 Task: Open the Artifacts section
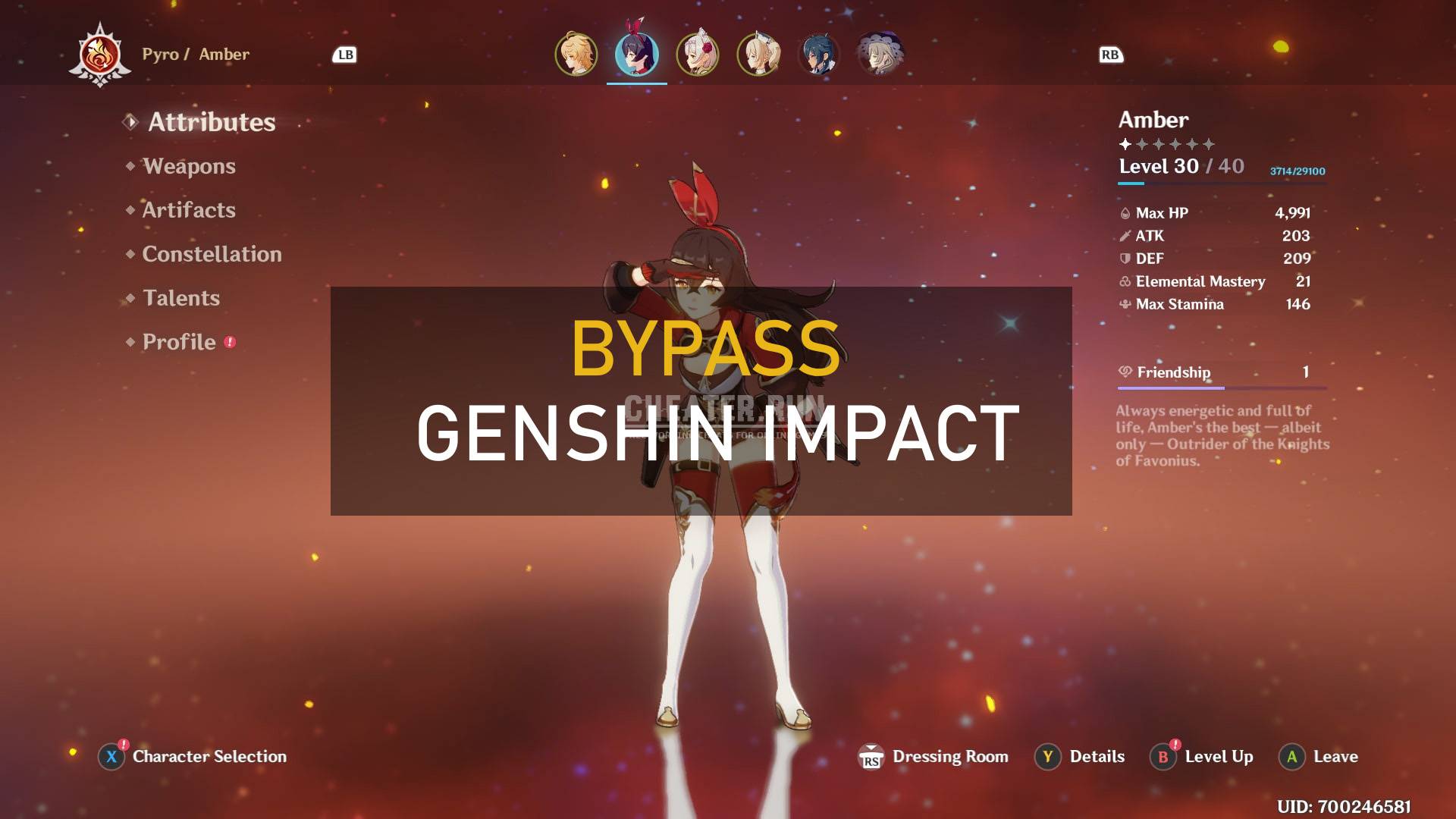pos(187,210)
